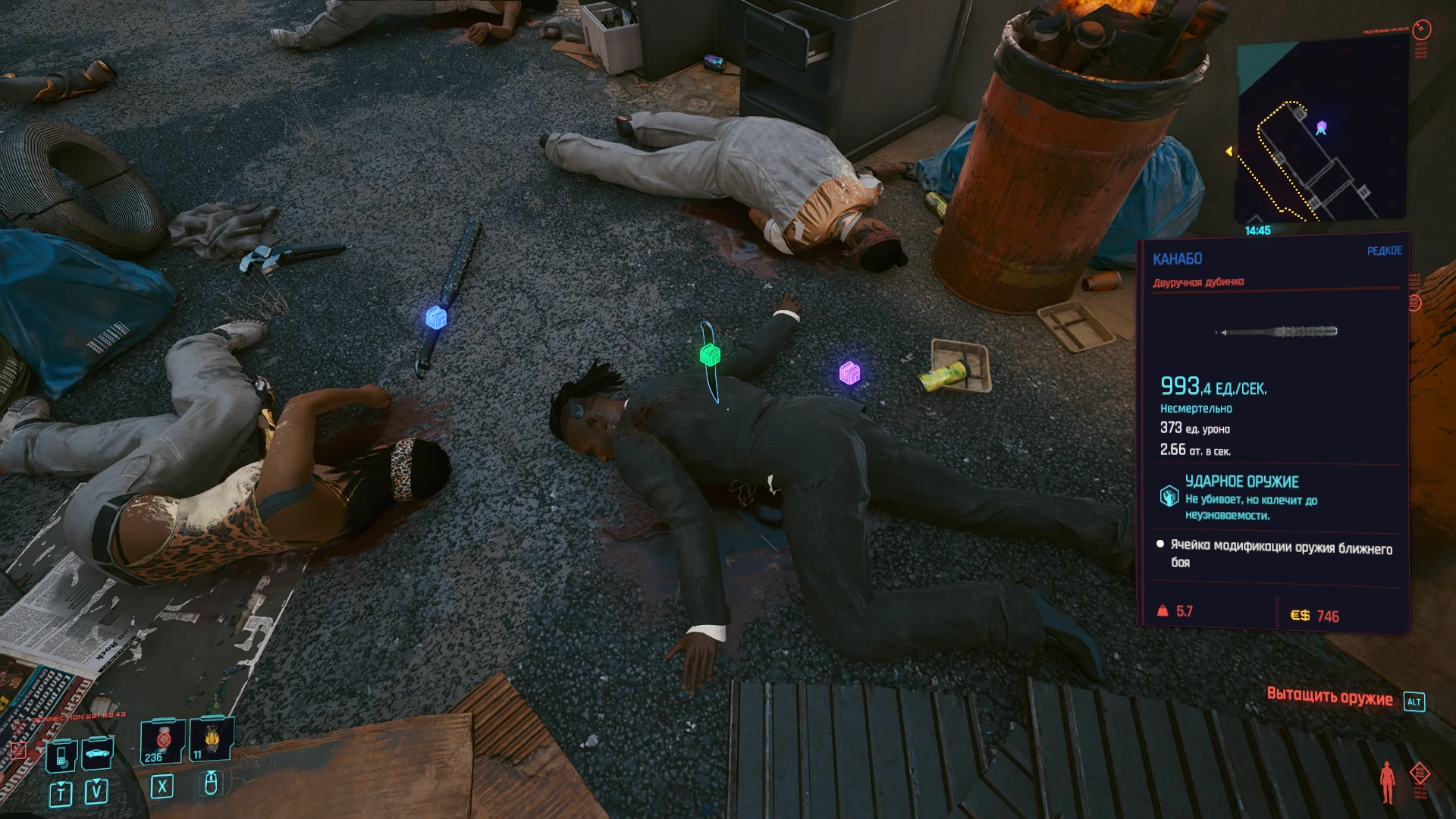Select the blue loot cube marker
The image size is (1456, 819).
(x=436, y=318)
